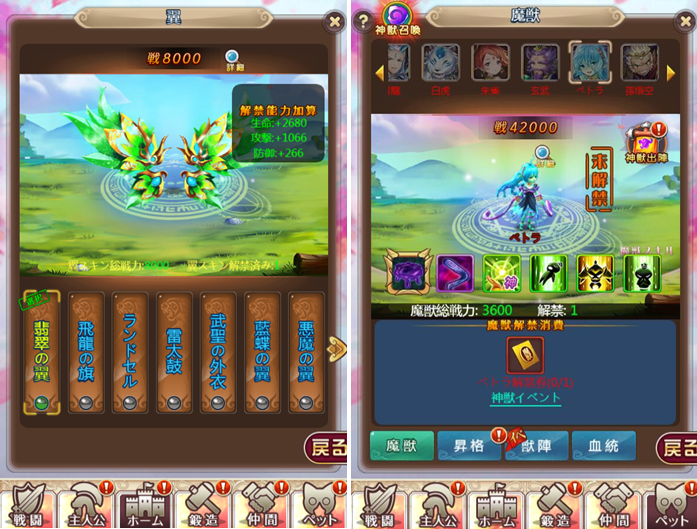Choose the 藍蝶の翼 wing card
697x529 pixels.
[x=263, y=352]
